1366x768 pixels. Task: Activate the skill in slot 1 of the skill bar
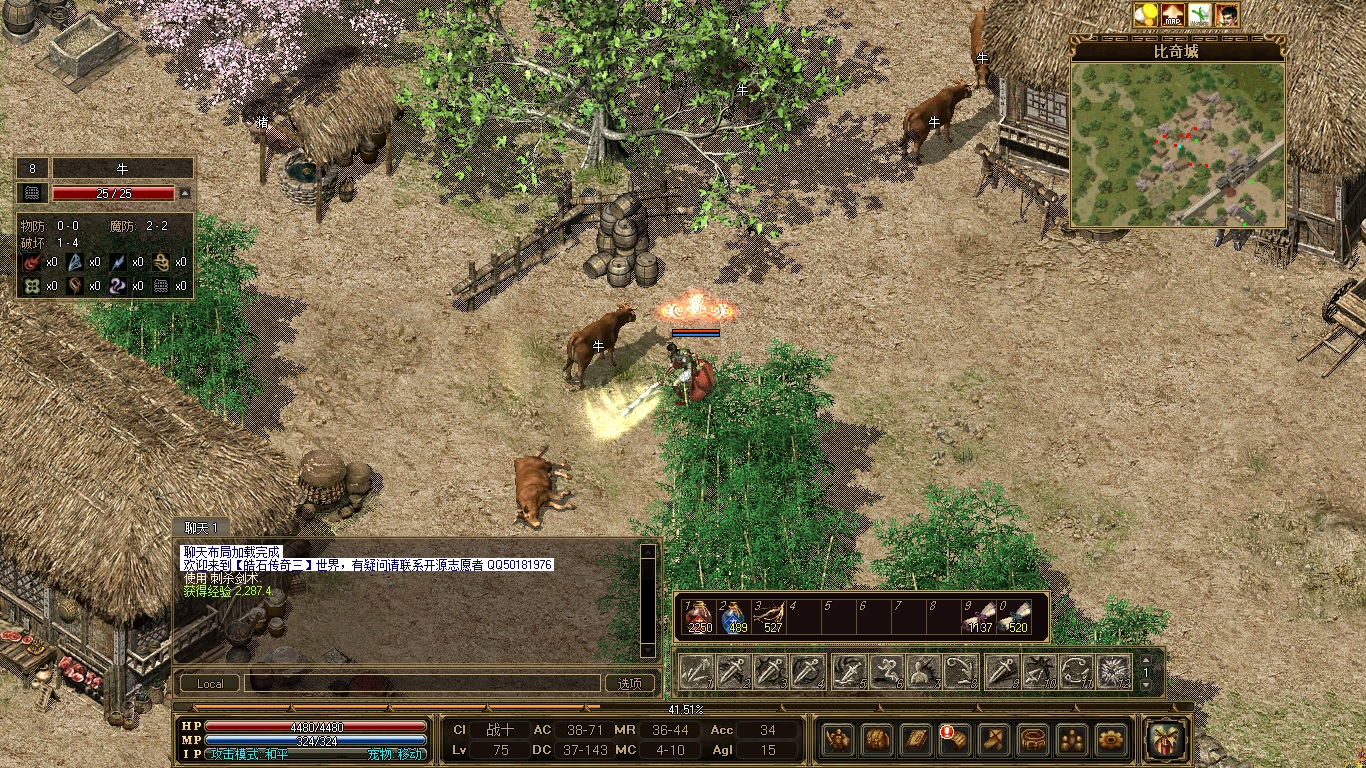[695, 672]
